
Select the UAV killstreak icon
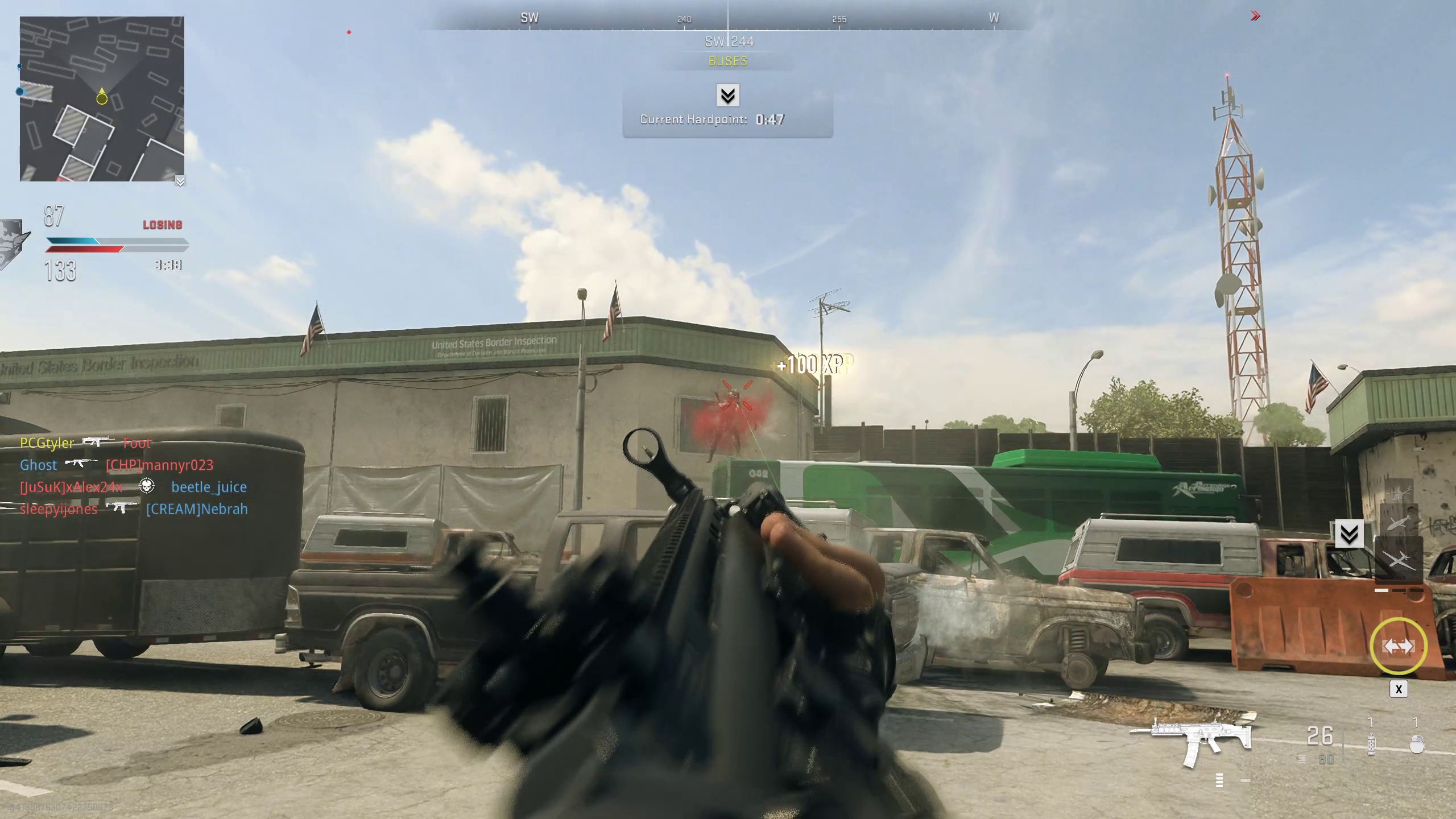[1400, 560]
